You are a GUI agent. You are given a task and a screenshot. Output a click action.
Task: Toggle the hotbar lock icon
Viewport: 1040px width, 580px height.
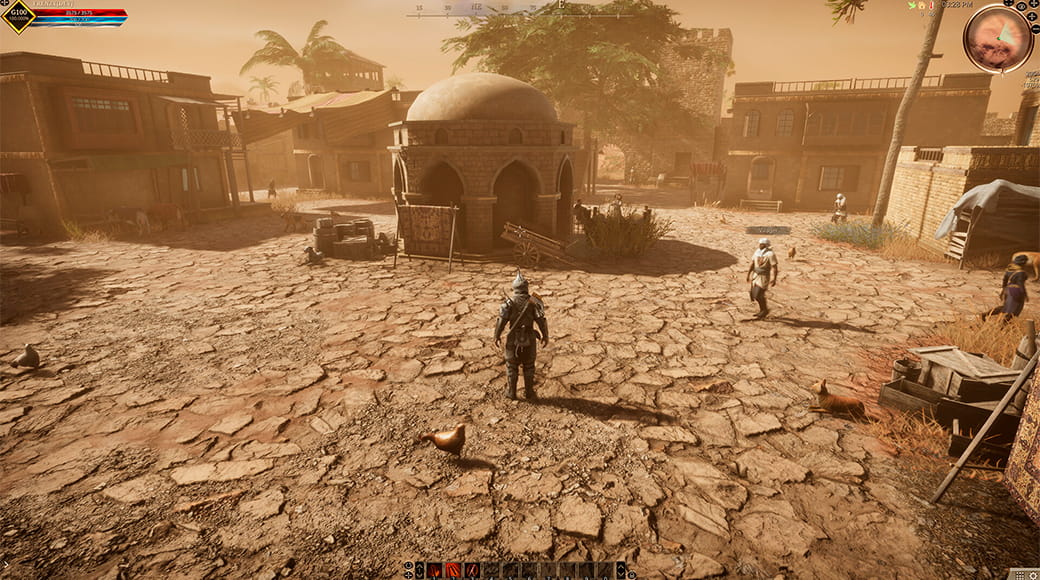point(631,575)
